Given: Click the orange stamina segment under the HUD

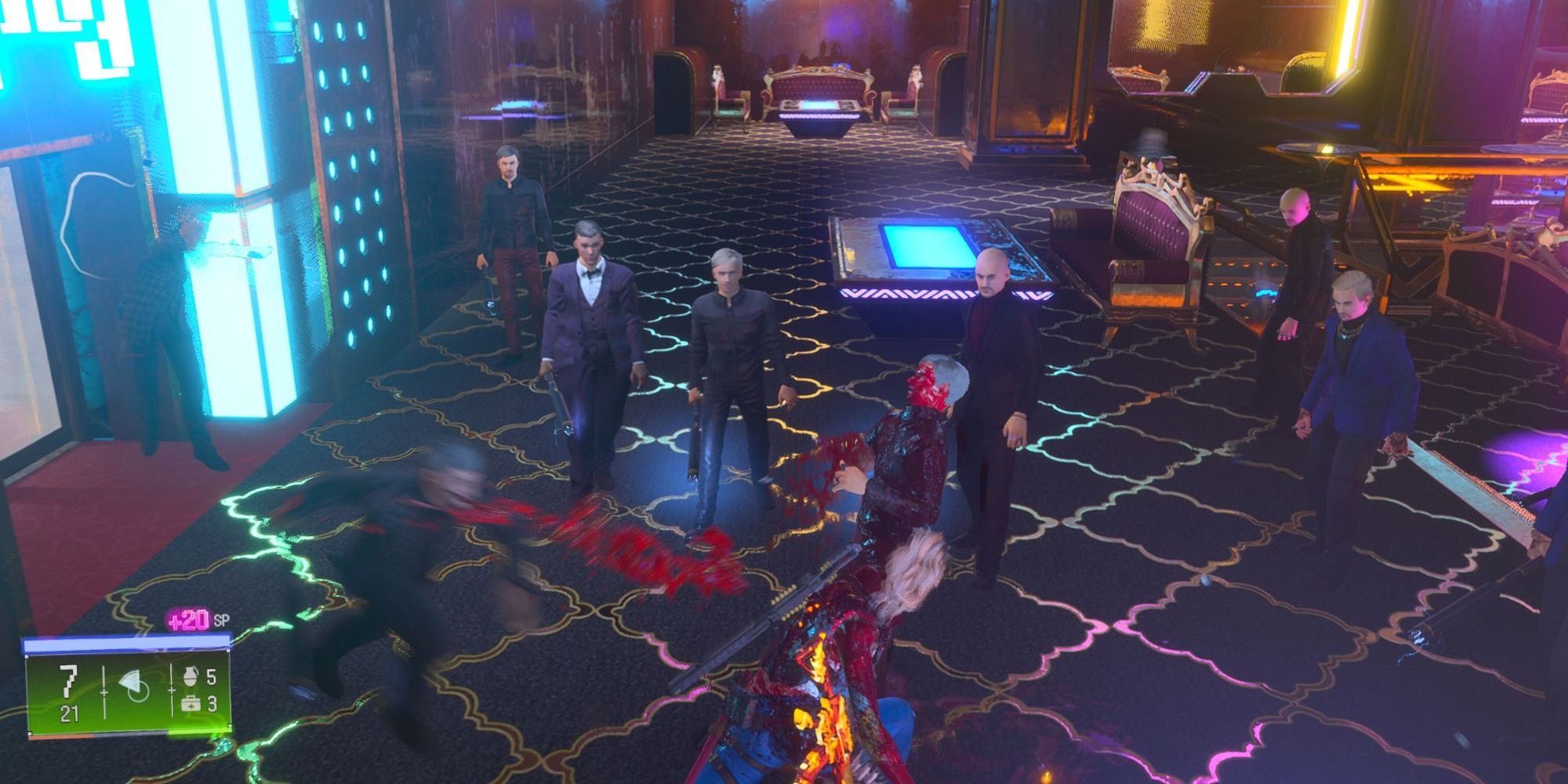Looking at the screenshot, I should (x=59, y=735).
